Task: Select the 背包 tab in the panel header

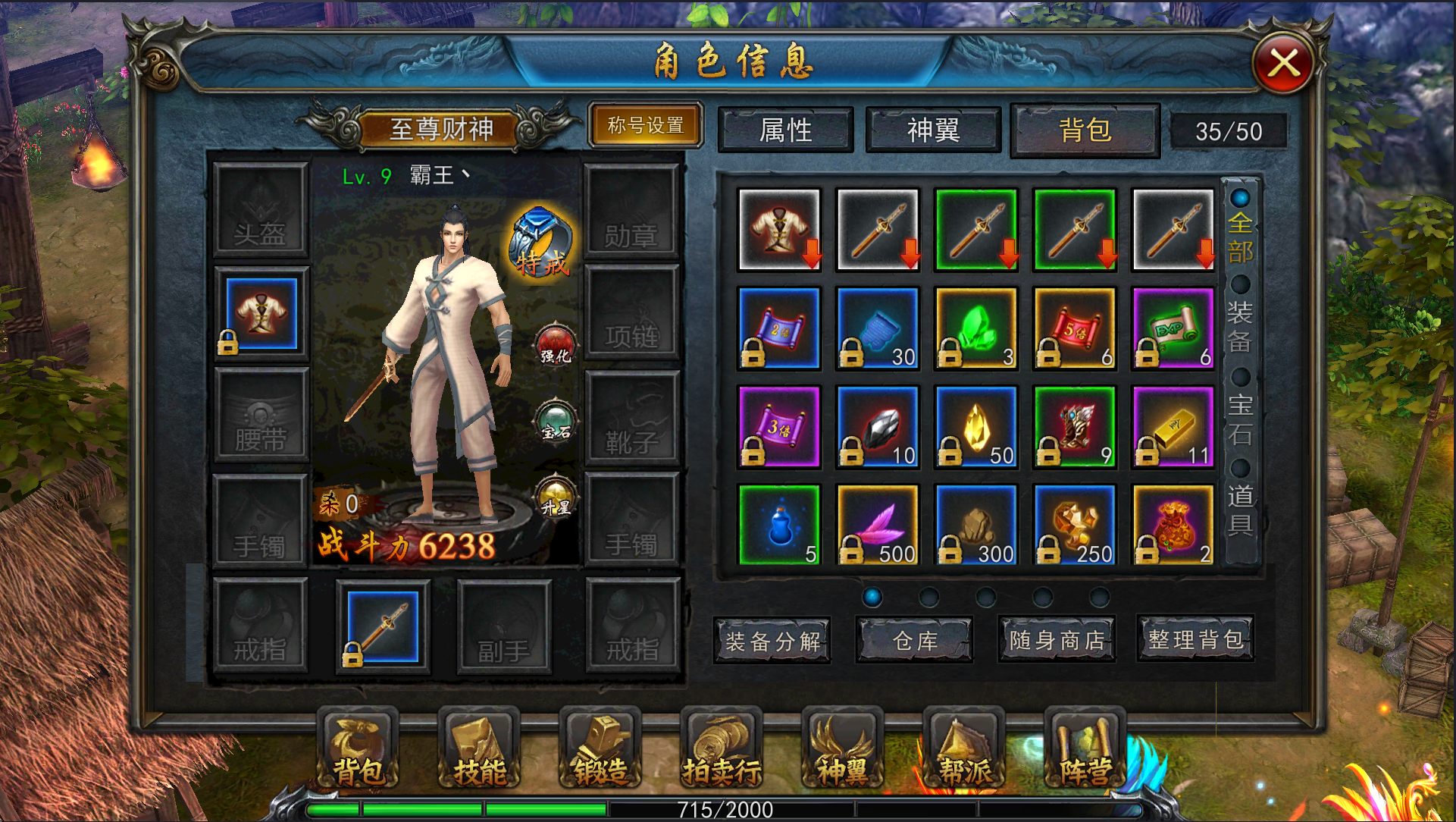Action: coord(1085,130)
